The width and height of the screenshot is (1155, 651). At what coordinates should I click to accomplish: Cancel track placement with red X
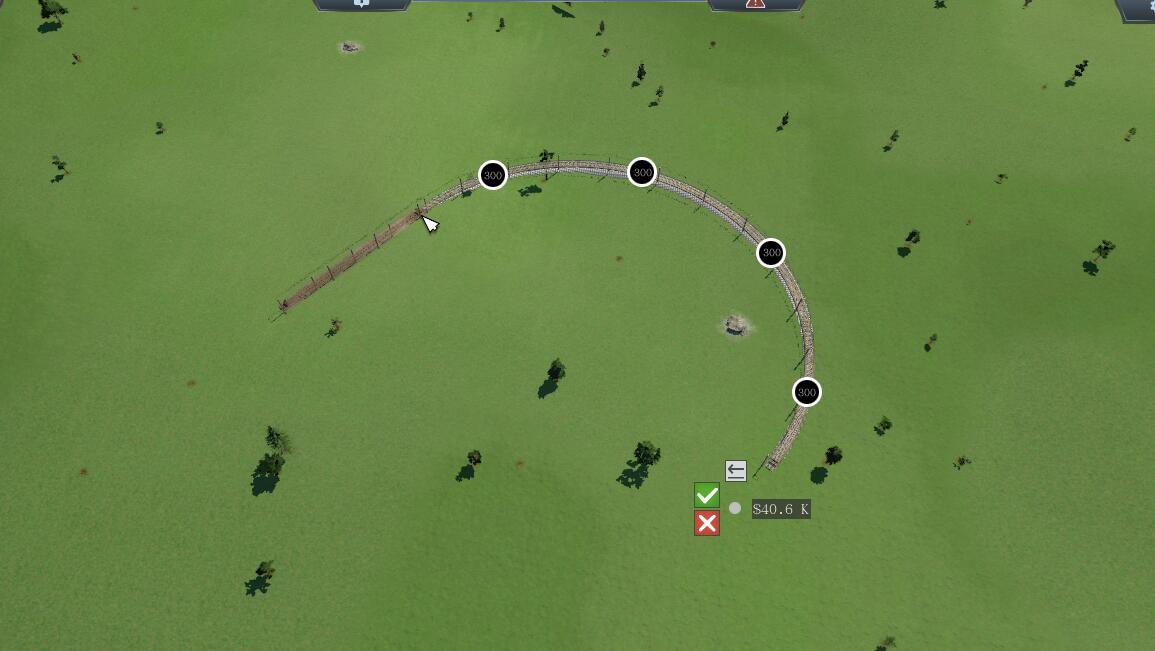(707, 523)
